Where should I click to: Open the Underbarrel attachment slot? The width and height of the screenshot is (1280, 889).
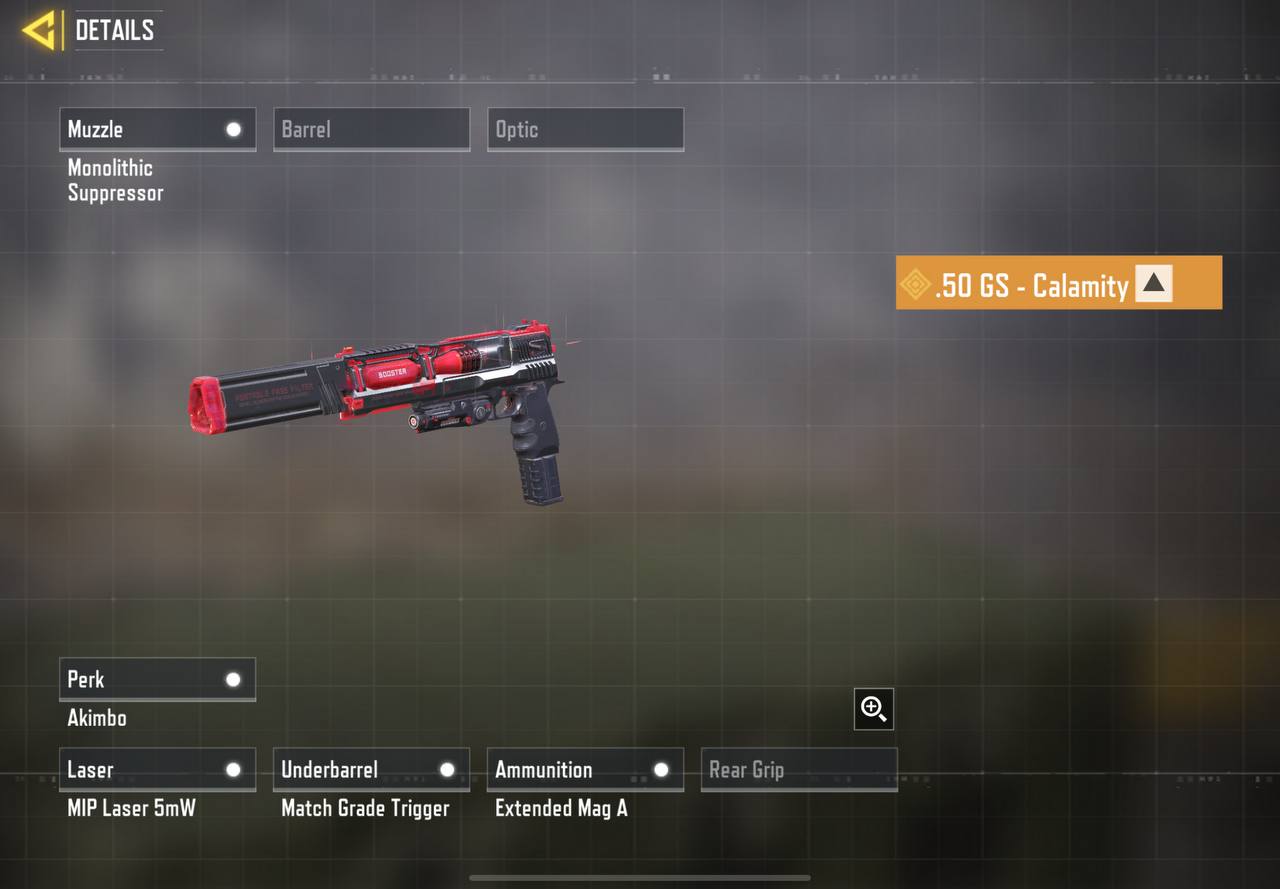[x=371, y=769]
